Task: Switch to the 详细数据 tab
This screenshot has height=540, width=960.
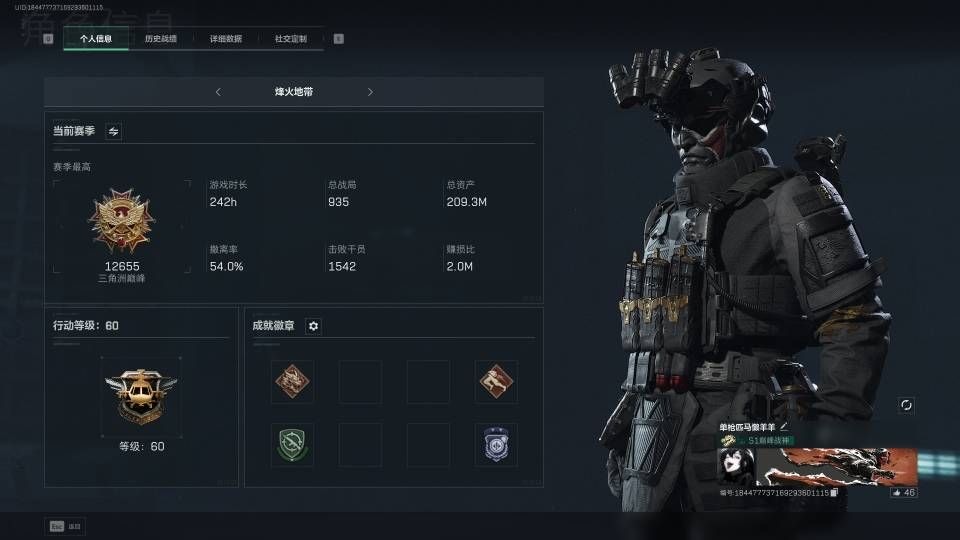Action: [225, 39]
